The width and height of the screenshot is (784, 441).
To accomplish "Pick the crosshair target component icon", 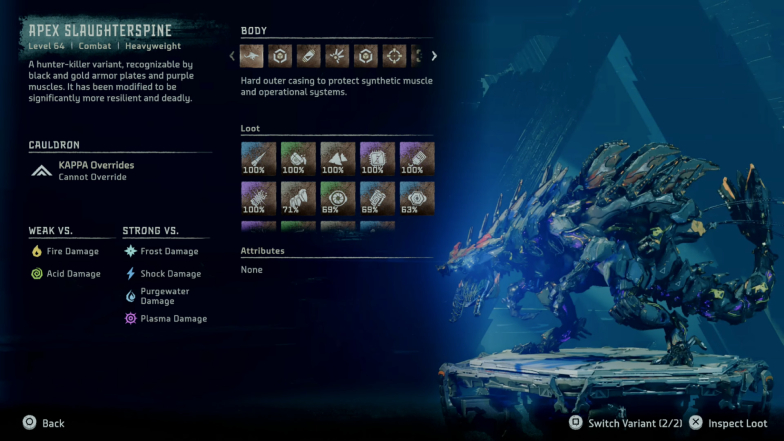I will coord(395,56).
